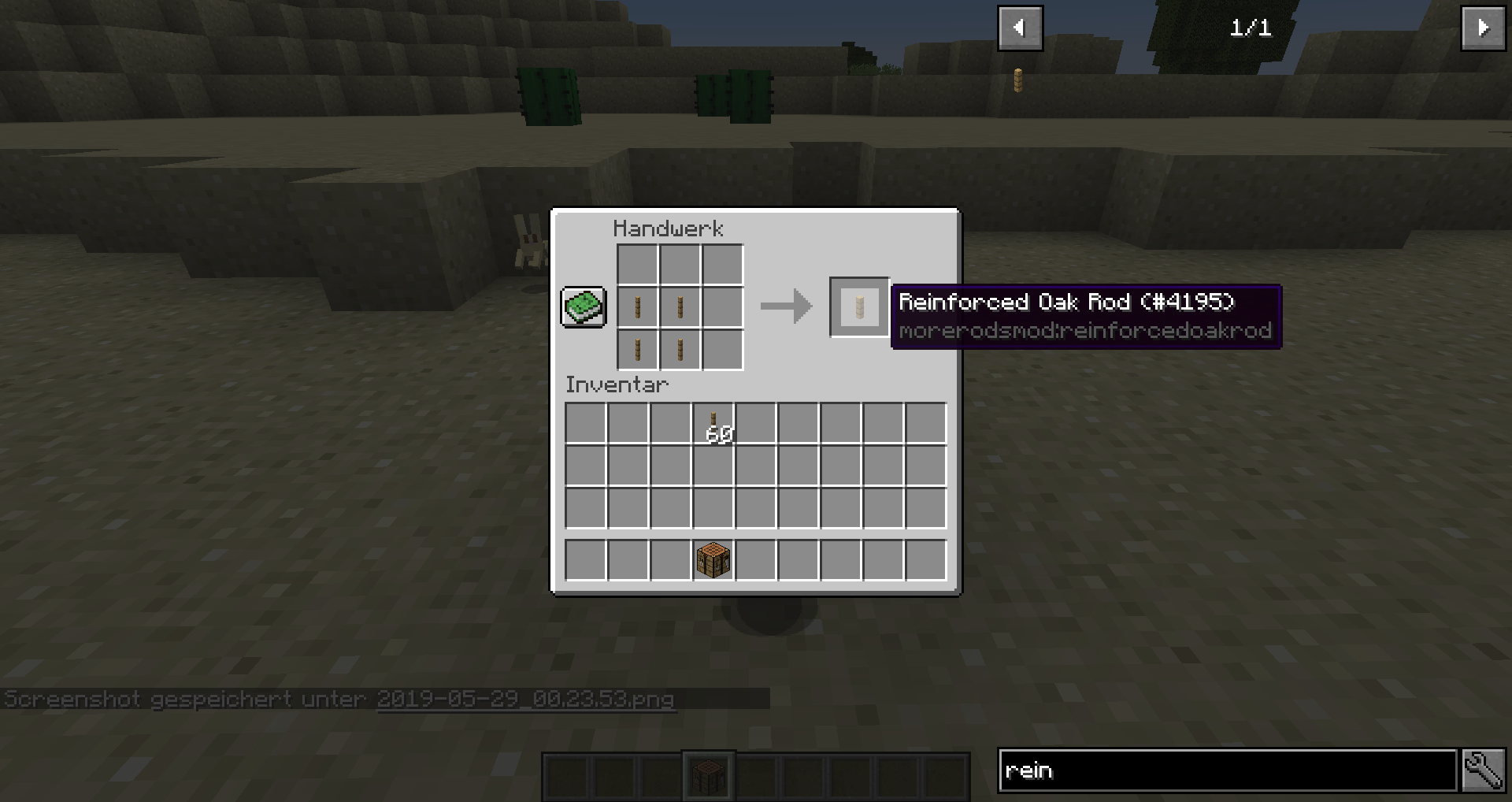The width and height of the screenshot is (1512, 802).
Task: Open the previous category arrow near 1/1 counter
Action: [1021, 28]
